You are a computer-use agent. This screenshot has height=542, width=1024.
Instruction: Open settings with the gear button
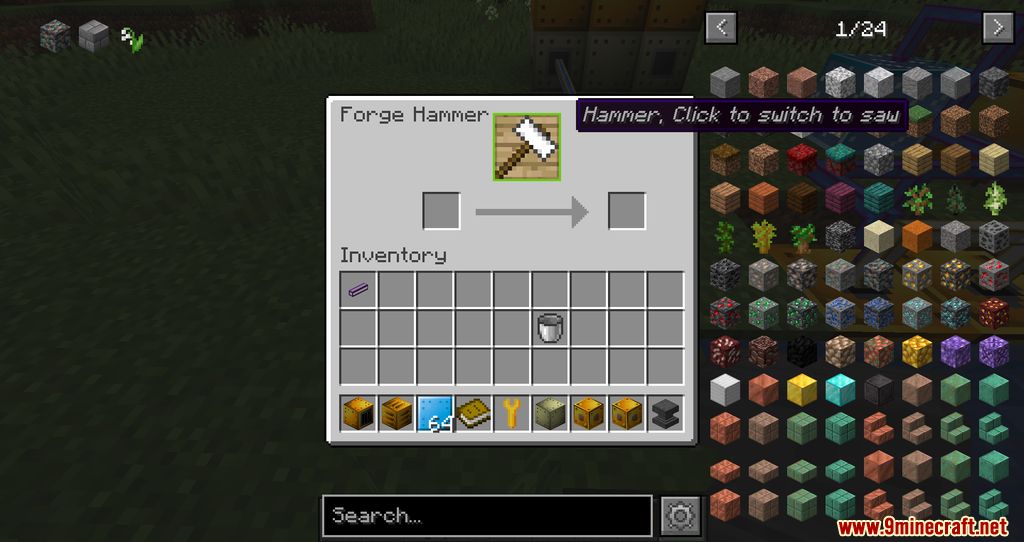[x=681, y=516]
